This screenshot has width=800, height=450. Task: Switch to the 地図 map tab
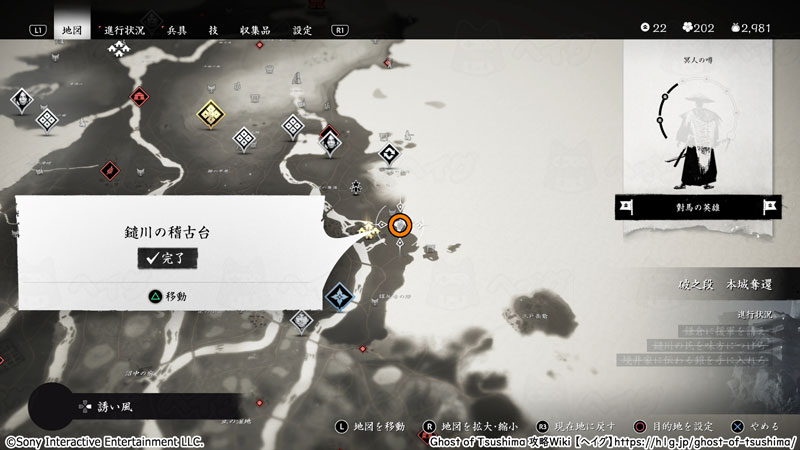[x=71, y=30]
